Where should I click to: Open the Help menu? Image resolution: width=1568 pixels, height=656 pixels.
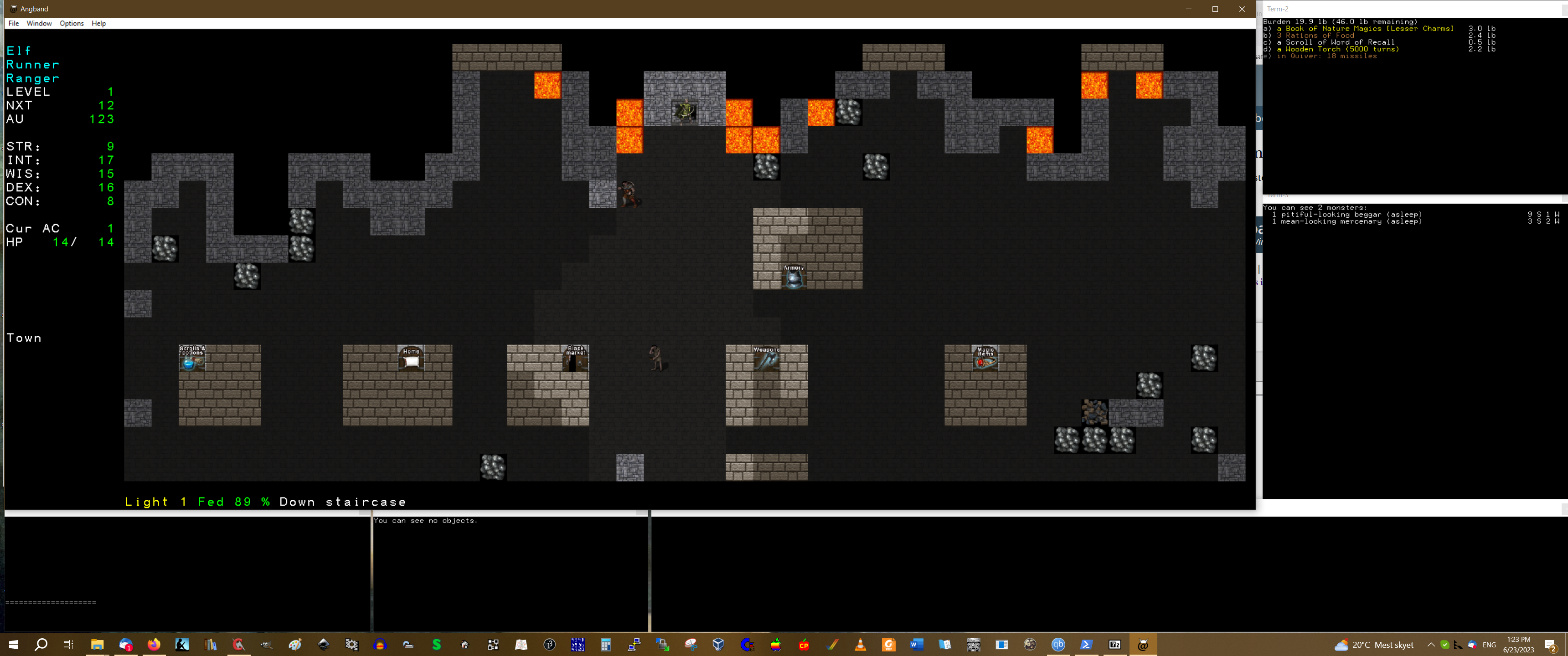pyautogui.click(x=98, y=24)
